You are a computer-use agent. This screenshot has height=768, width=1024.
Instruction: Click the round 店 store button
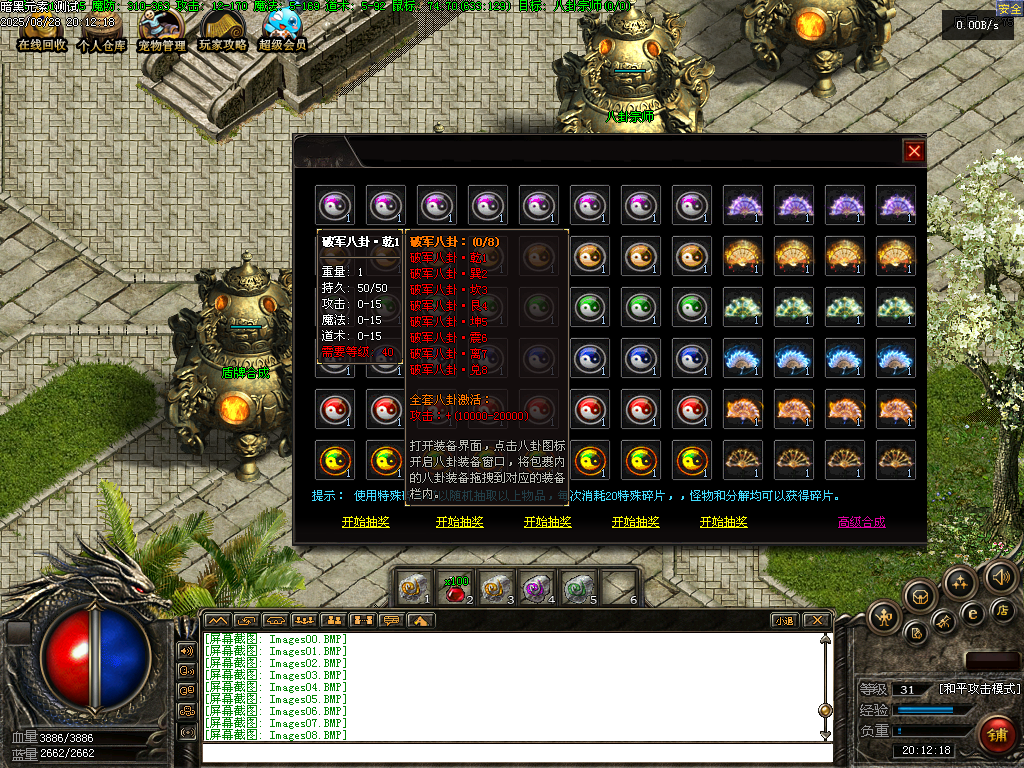1003,610
